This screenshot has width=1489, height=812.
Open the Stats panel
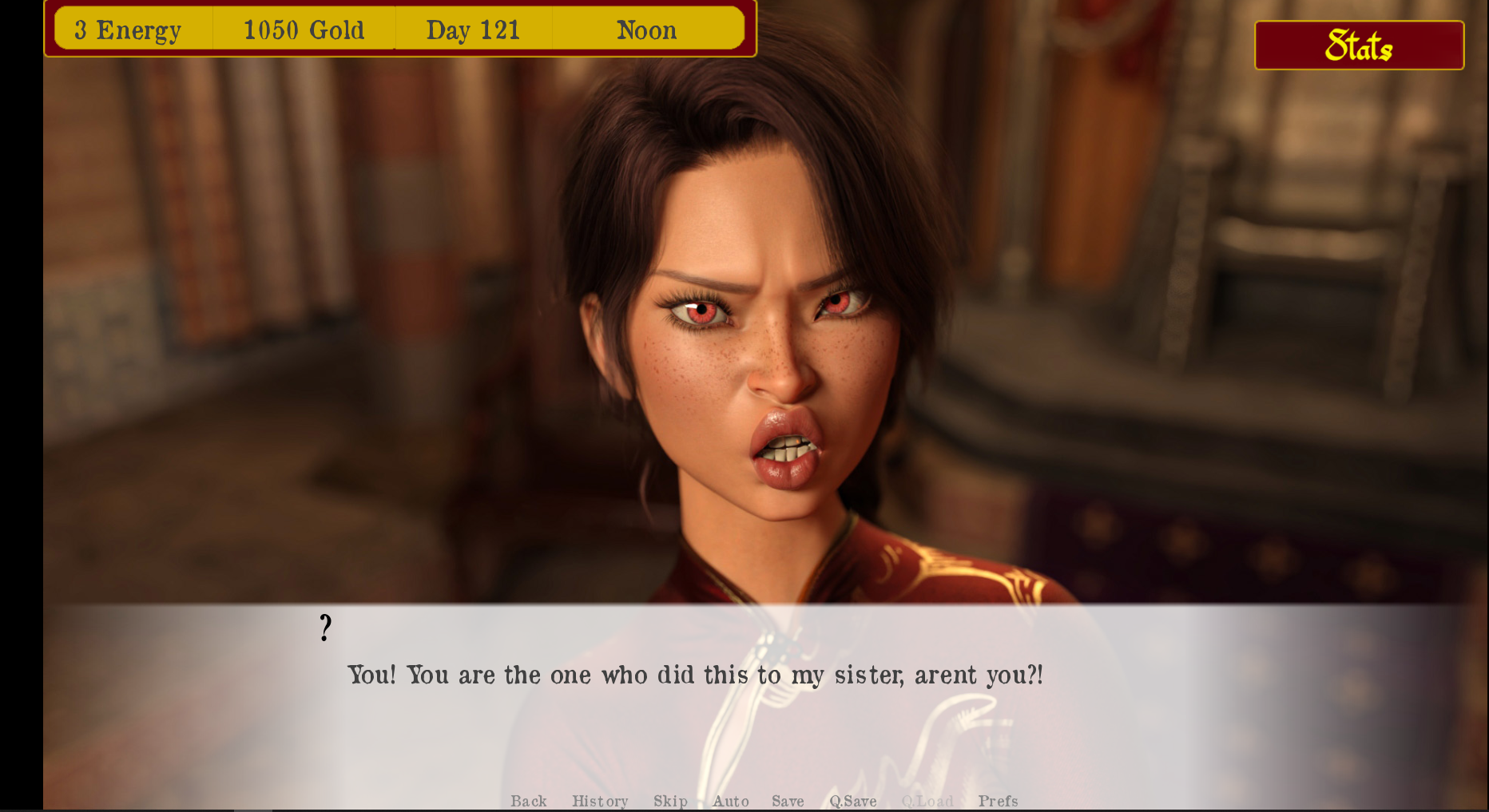click(1359, 46)
